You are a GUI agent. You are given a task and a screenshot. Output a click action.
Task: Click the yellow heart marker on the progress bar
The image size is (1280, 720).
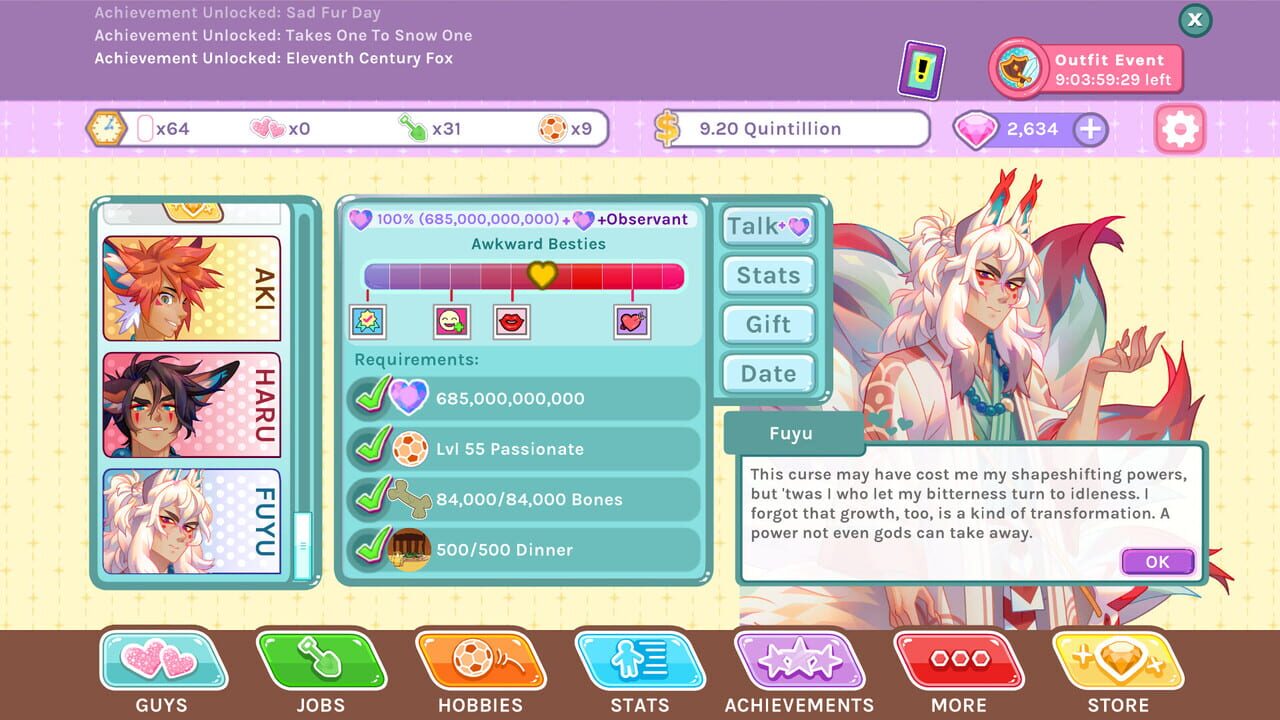pos(543,273)
